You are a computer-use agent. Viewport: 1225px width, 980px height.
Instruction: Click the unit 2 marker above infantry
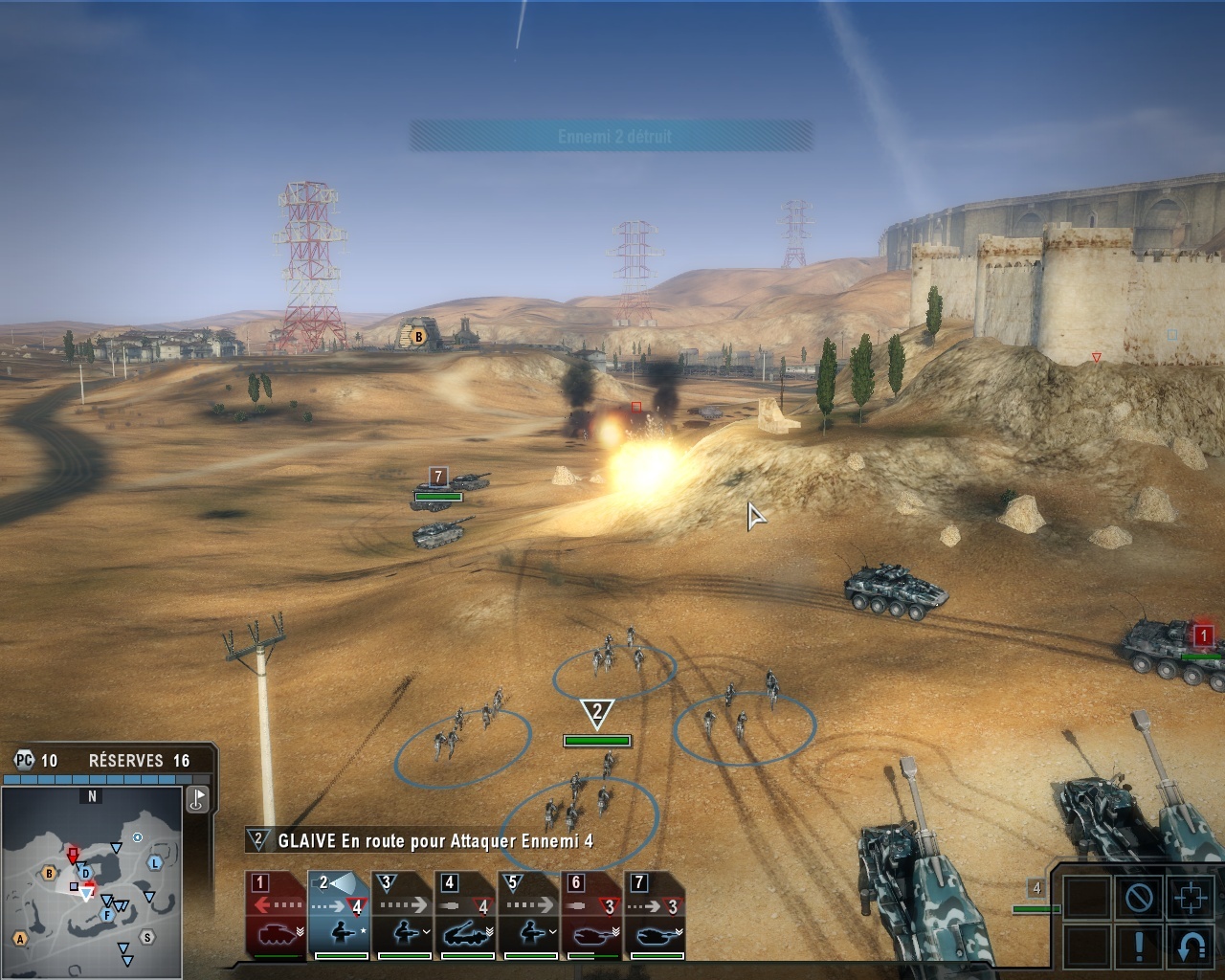pos(597,712)
